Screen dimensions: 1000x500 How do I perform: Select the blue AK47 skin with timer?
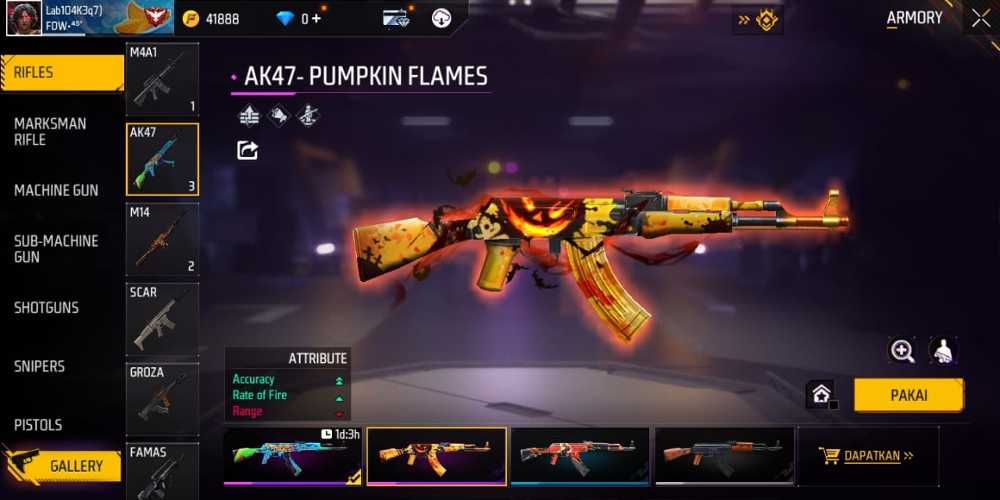(x=293, y=456)
